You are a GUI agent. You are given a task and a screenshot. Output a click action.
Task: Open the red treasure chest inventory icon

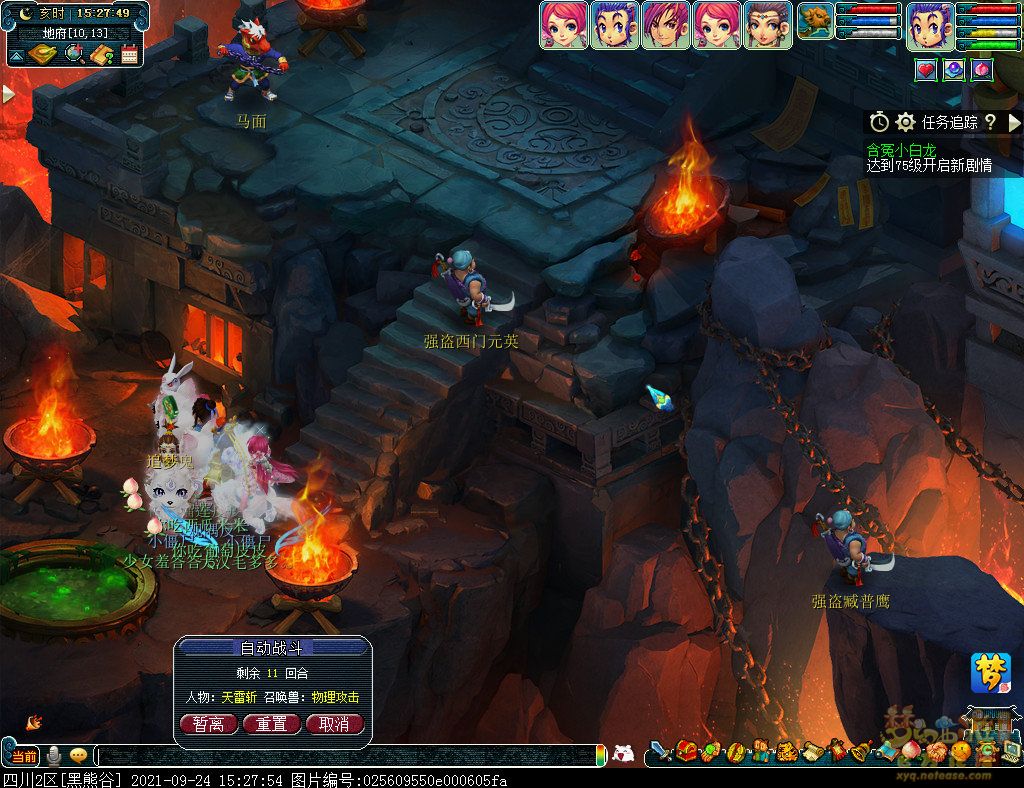click(x=686, y=750)
